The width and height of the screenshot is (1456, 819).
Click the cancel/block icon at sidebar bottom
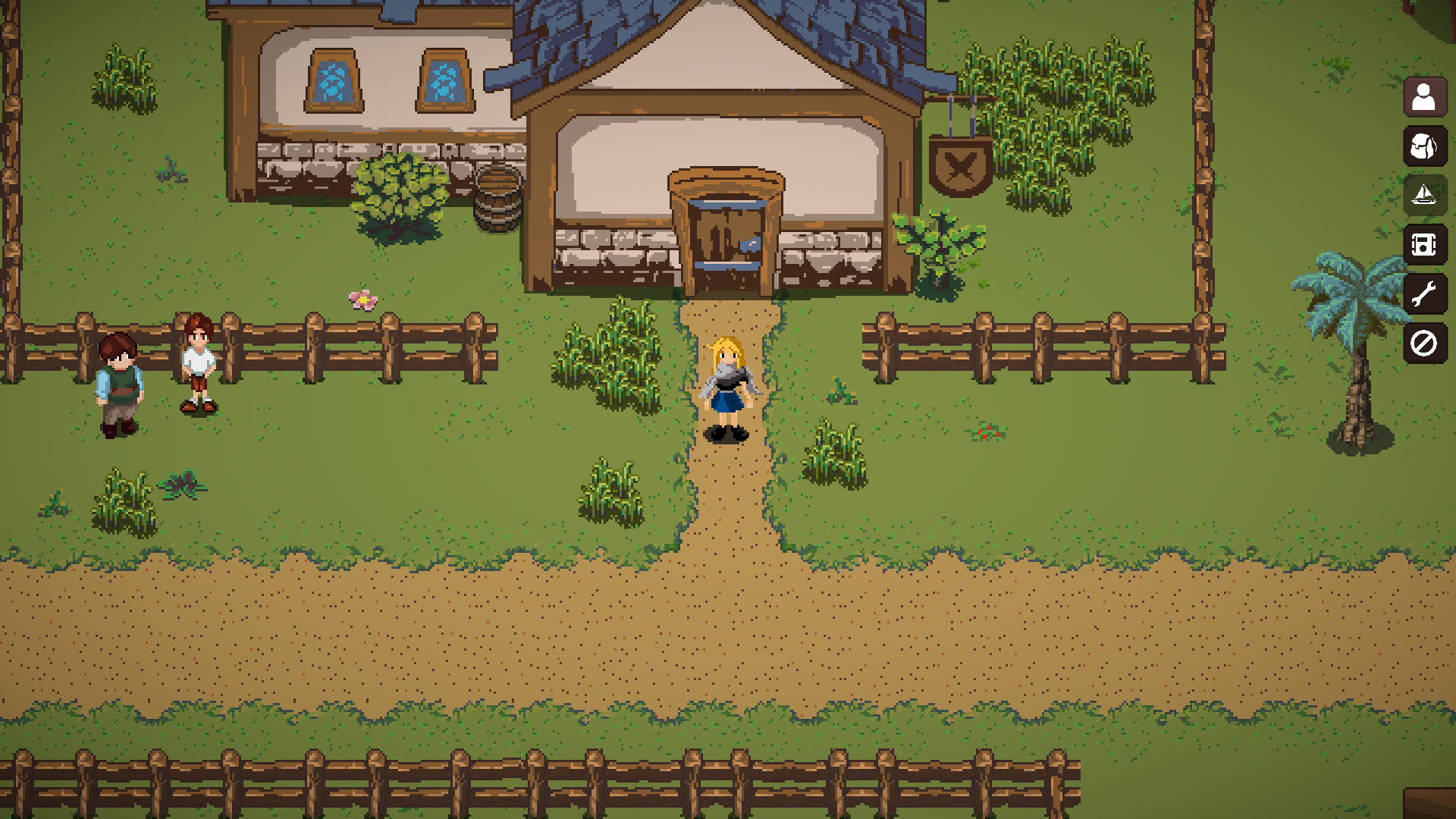(1424, 344)
